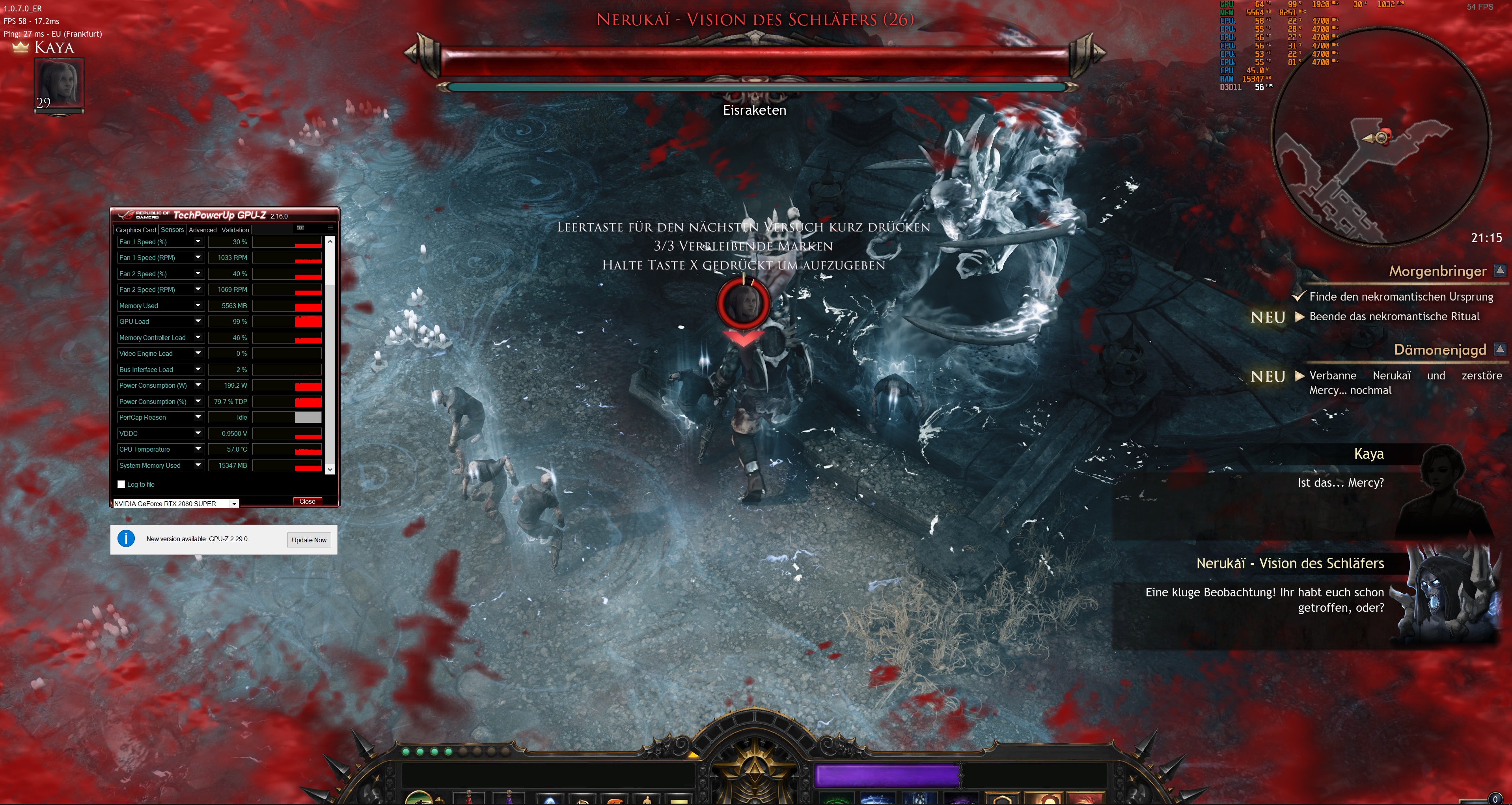This screenshot has height=805, width=1512.
Task: Open the Memory Used sensor dropdown
Action: click(198, 305)
